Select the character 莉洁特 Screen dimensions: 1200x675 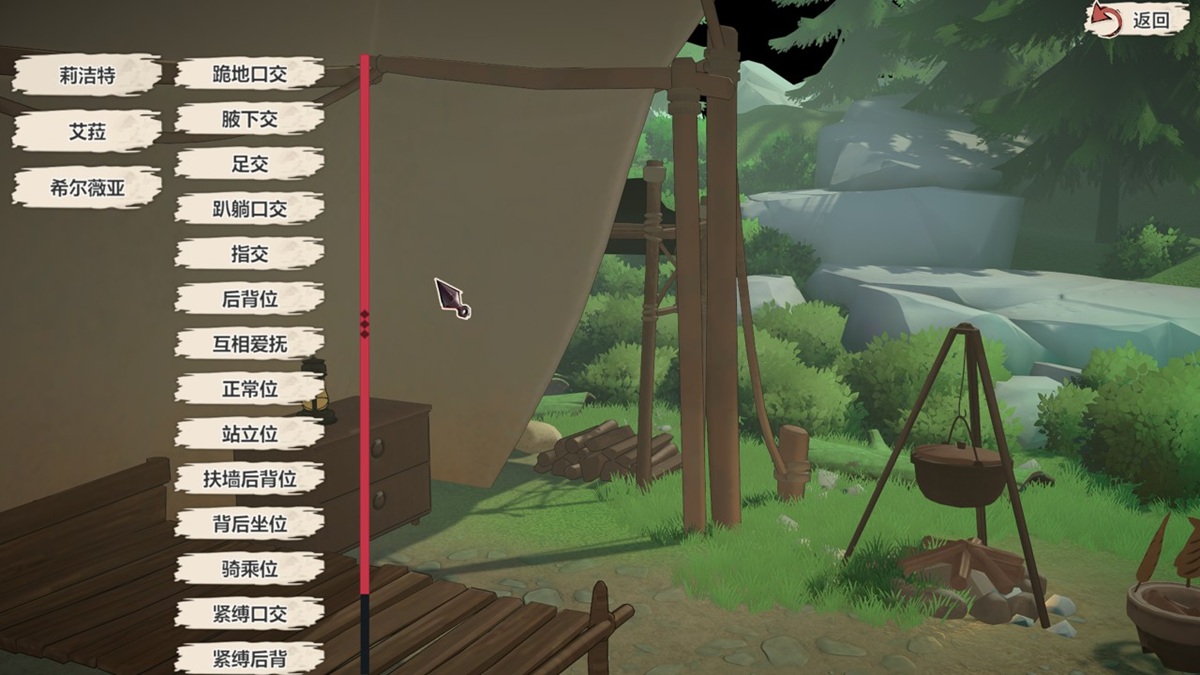pyautogui.click(x=87, y=75)
